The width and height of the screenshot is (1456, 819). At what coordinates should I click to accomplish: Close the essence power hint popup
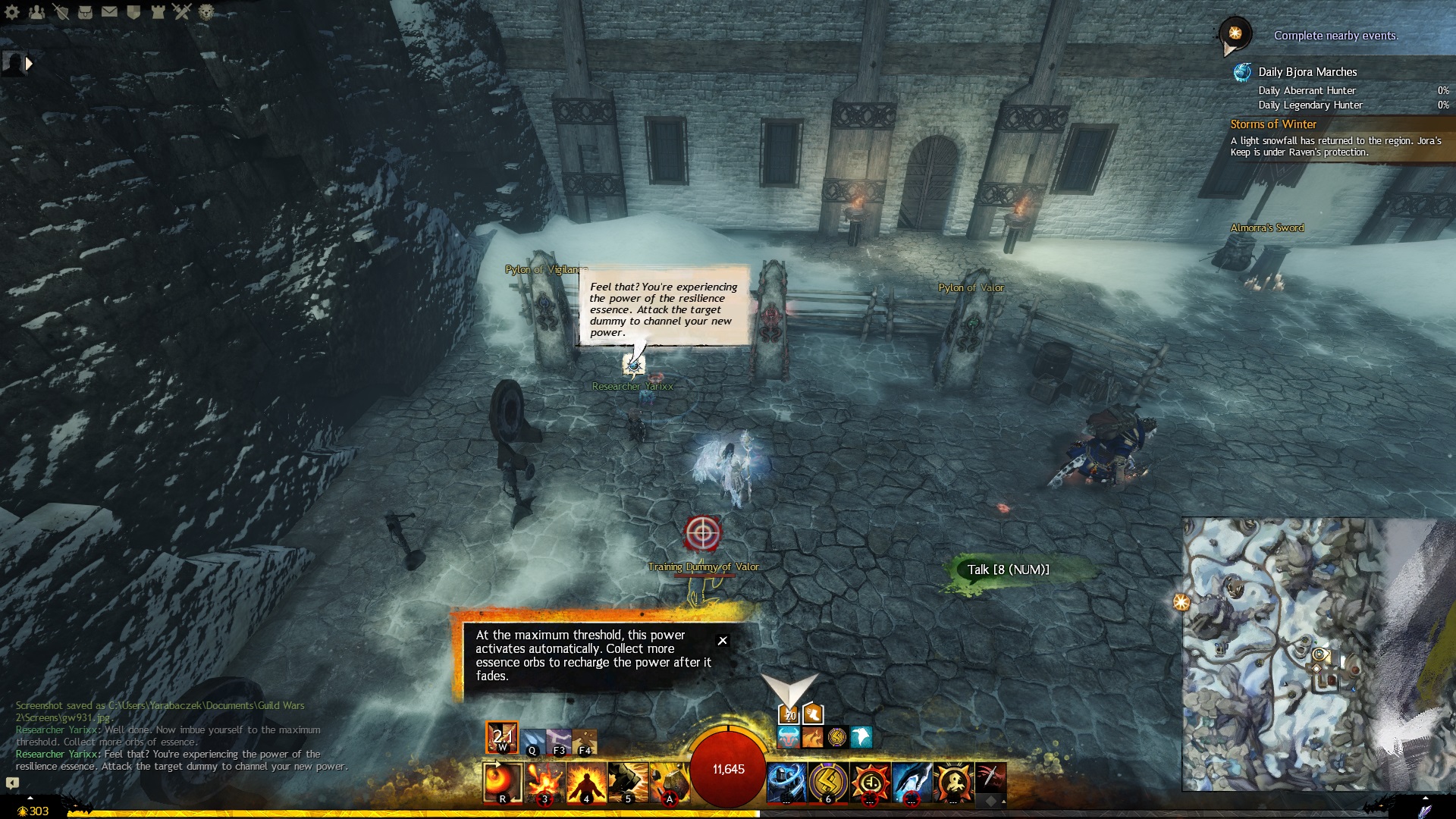723,641
